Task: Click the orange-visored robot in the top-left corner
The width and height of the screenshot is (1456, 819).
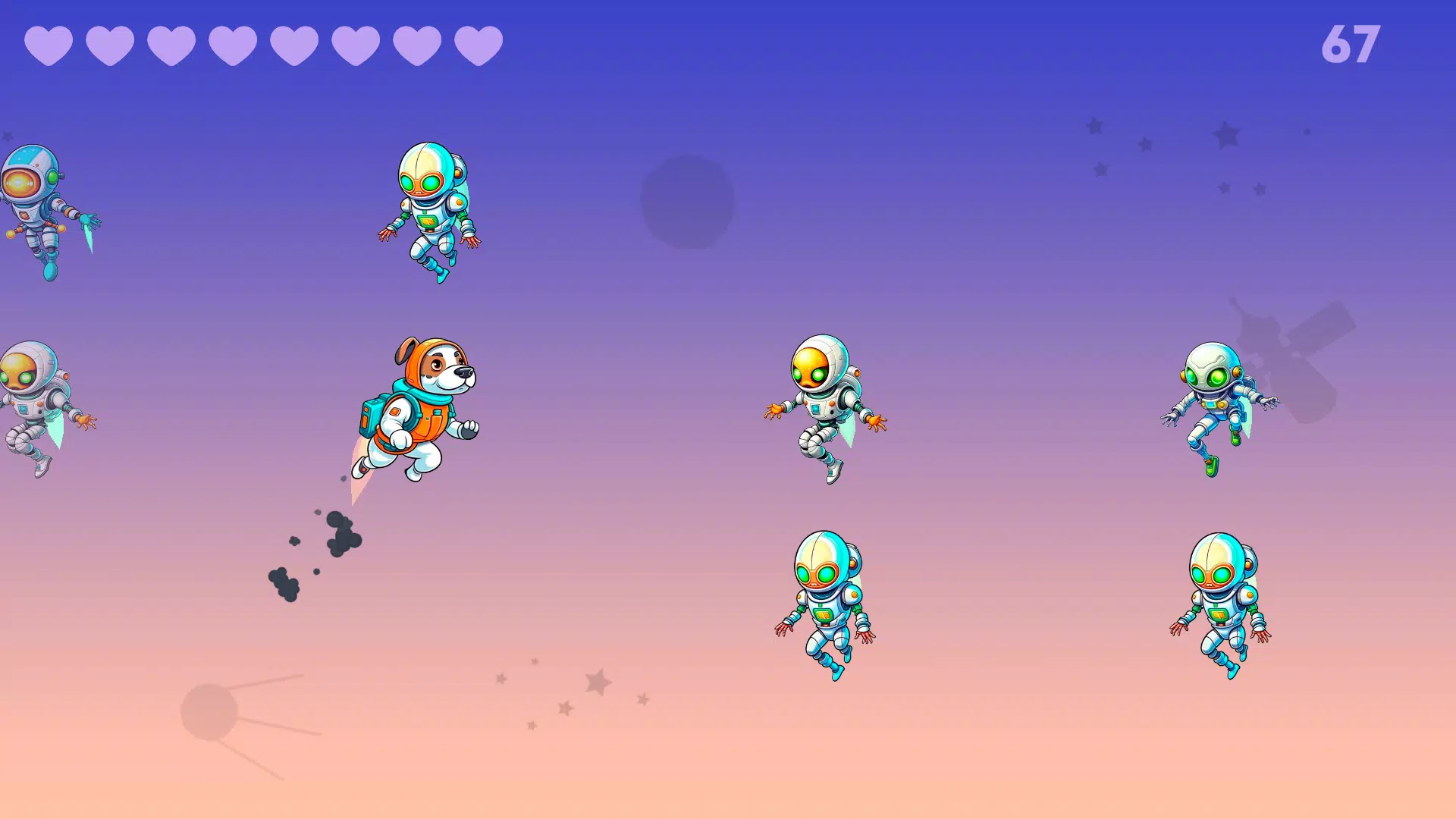Action: coord(34,205)
